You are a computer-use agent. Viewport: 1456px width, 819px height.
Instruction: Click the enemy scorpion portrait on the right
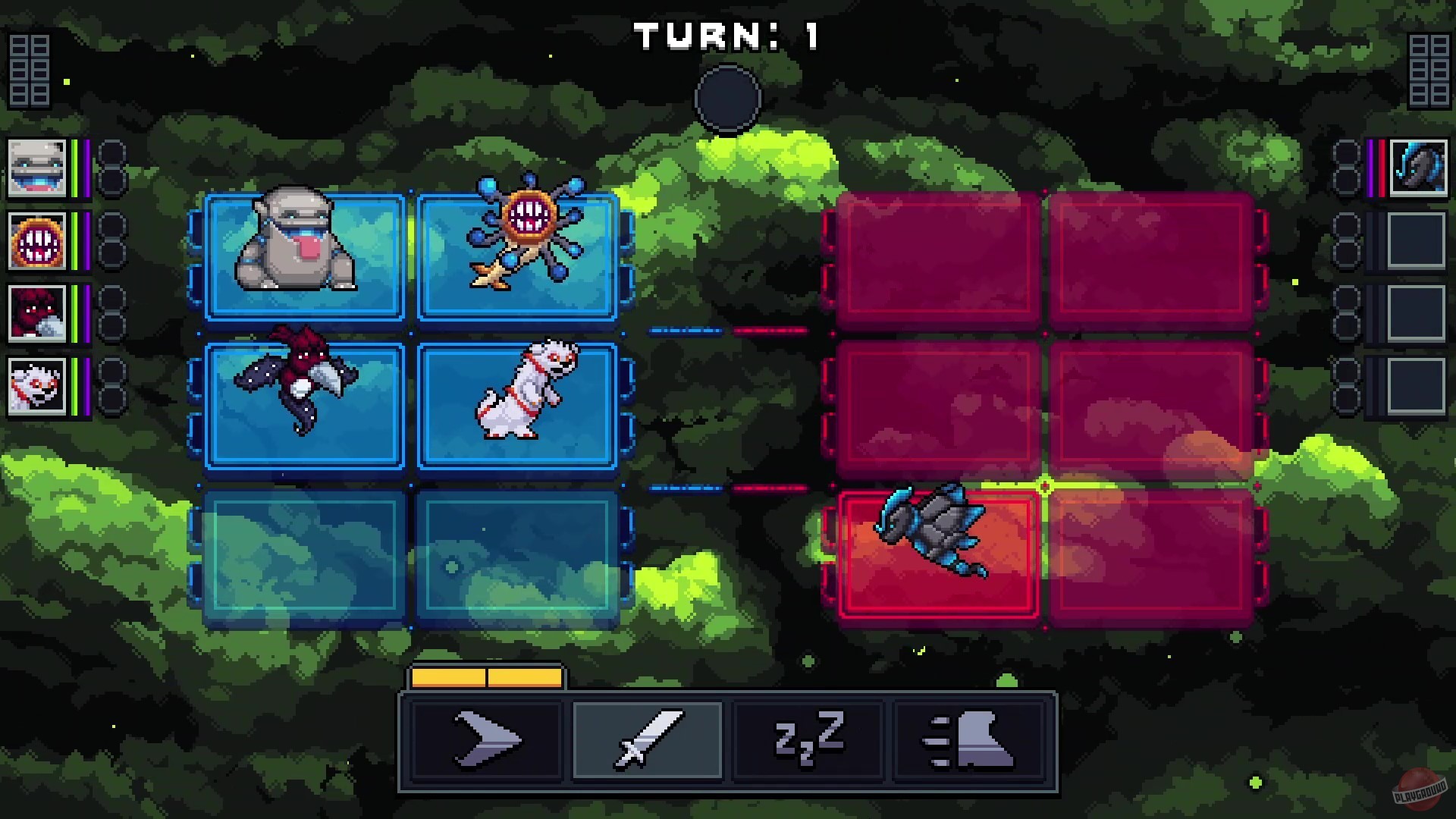(x=1420, y=168)
